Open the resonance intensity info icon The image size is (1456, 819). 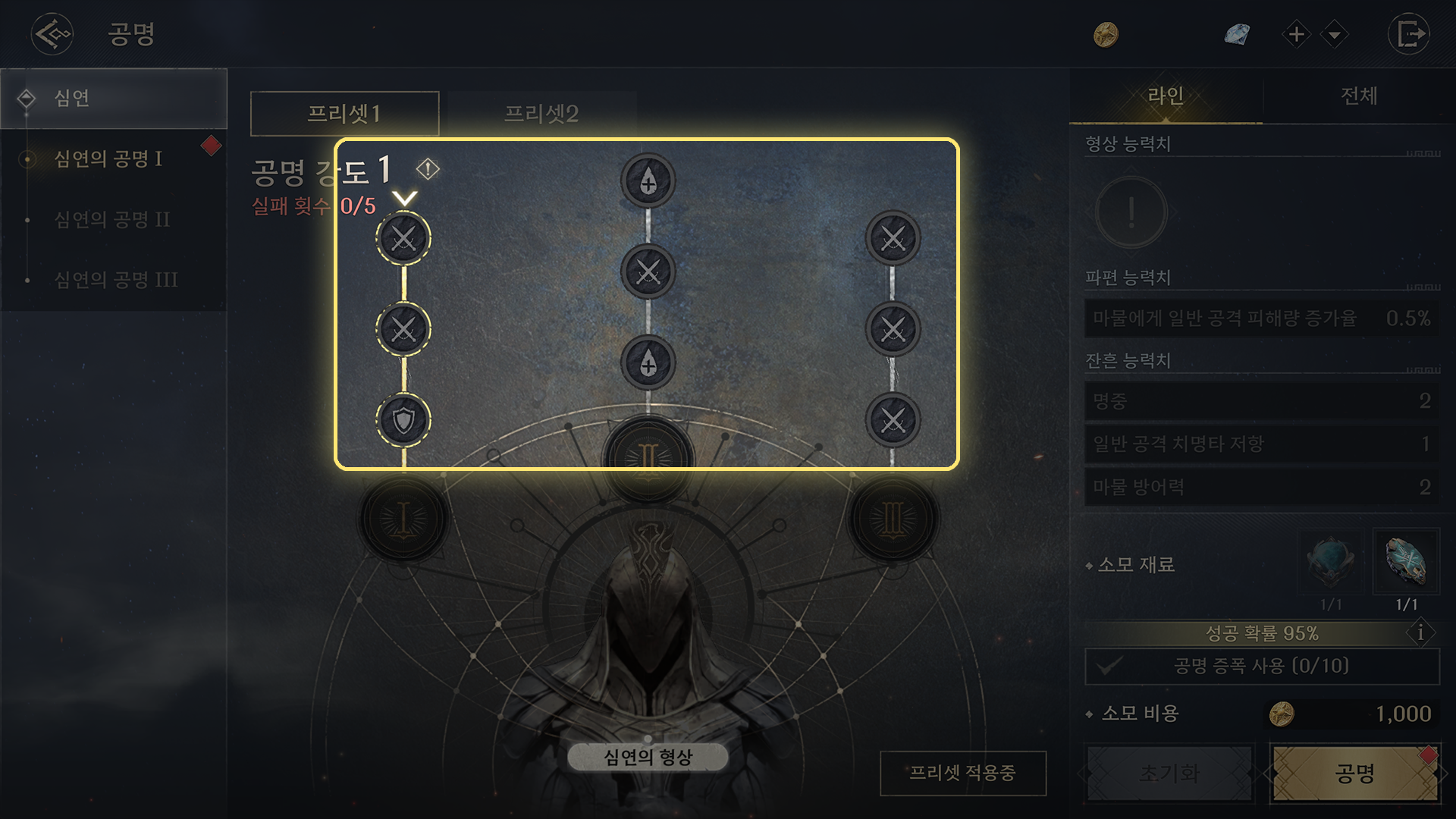point(428,168)
